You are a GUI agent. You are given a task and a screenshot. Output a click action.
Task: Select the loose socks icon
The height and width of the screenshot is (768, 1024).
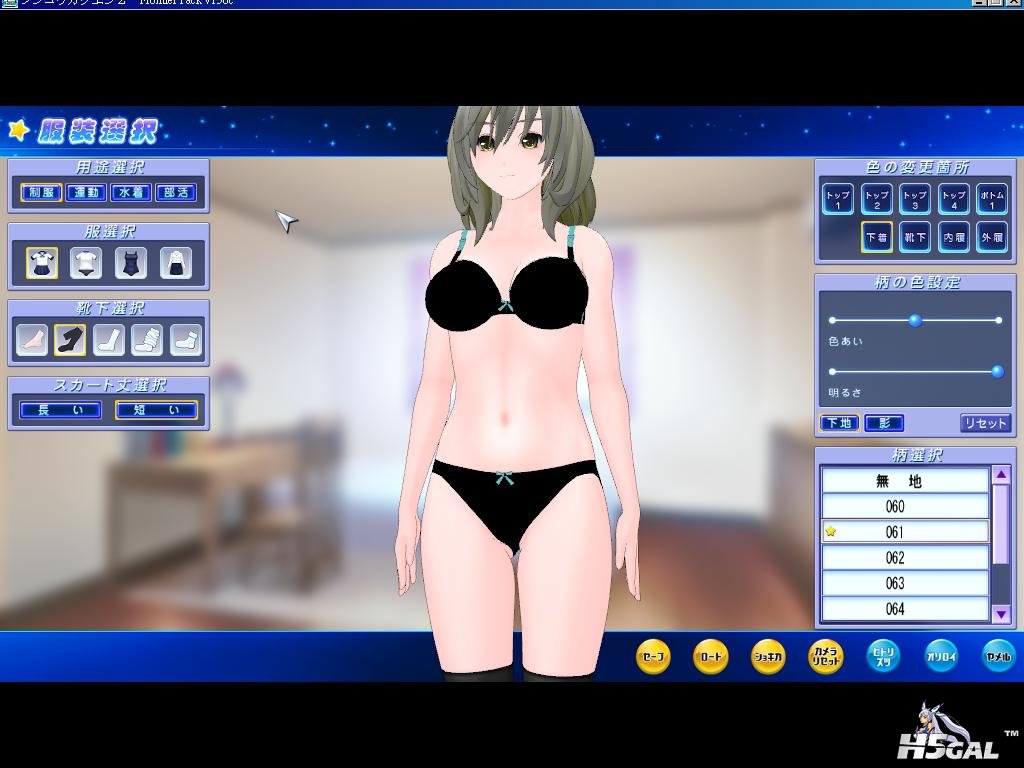(x=147, y=340)
